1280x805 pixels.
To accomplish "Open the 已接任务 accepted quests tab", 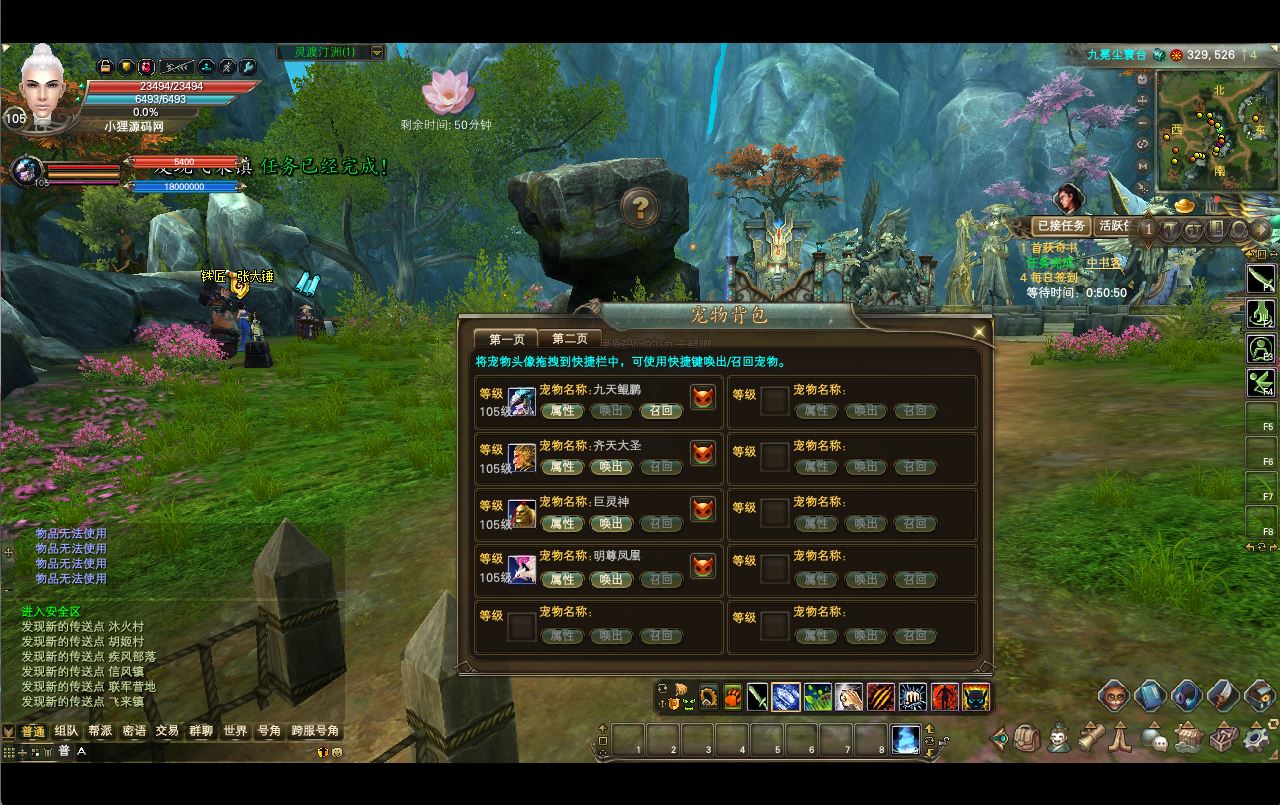I will 1060,226.
